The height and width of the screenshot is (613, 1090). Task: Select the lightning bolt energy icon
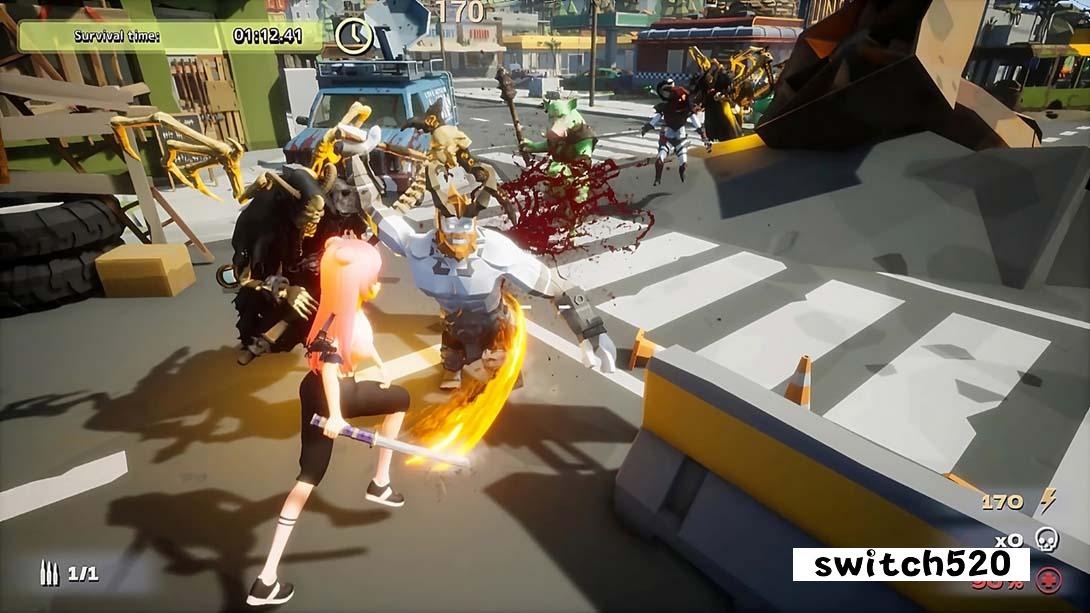click(x=1047, y=500)
